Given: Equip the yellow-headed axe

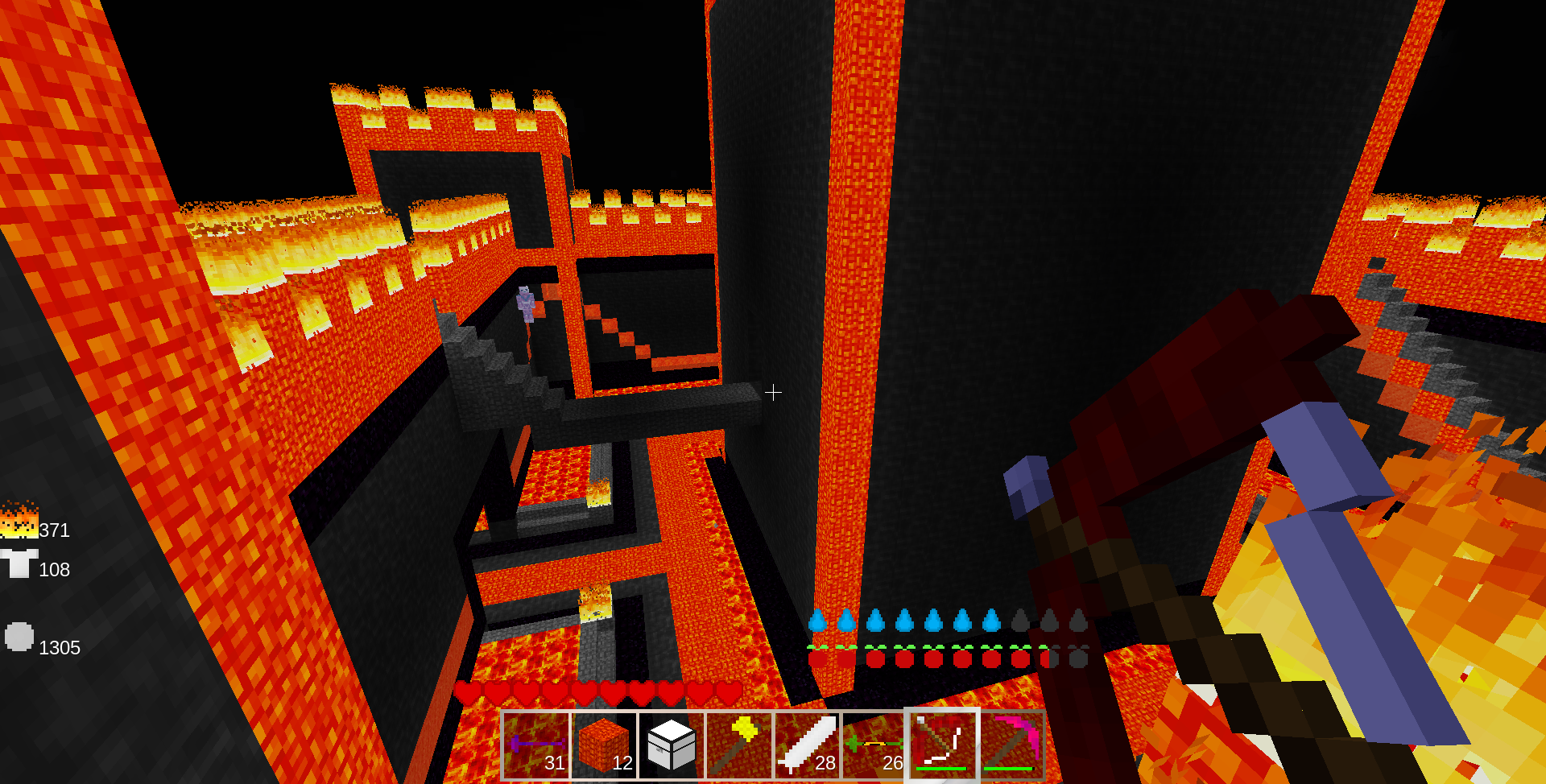Looking at the screenshot, I should click(x=739, y=745).
